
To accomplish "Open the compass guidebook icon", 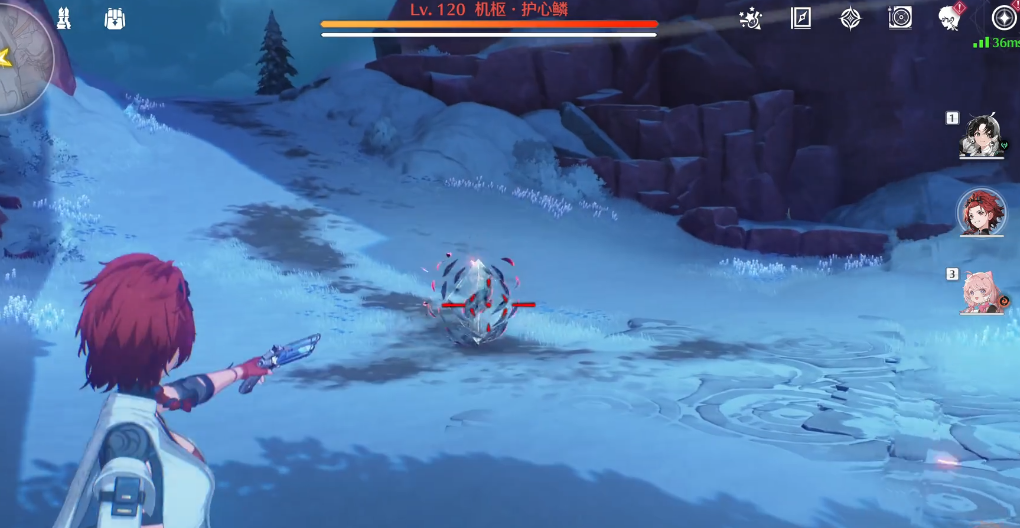I will click(x=801, y=18).
